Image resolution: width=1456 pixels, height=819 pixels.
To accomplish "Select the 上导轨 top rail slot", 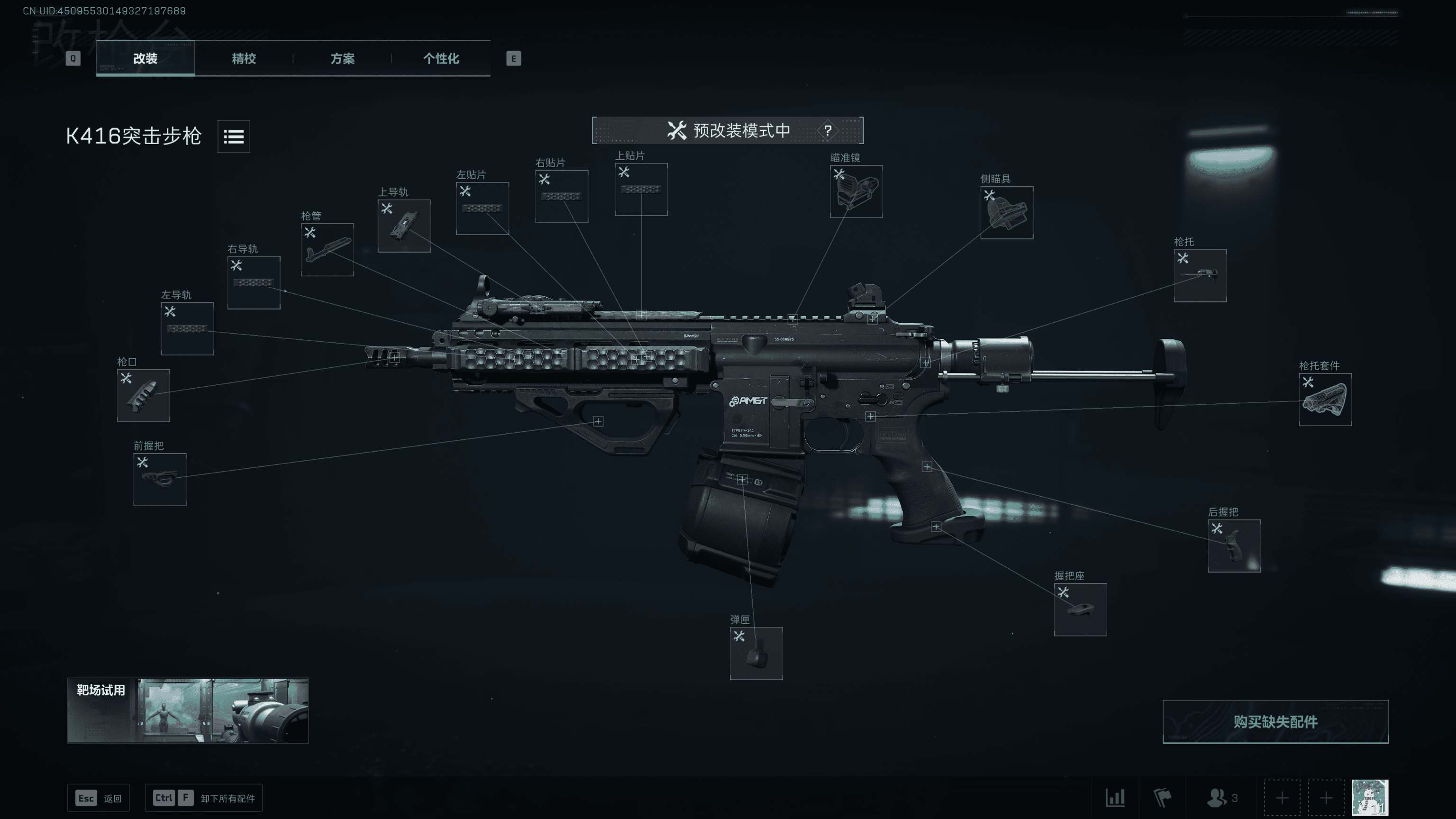I will pos(403,226).
